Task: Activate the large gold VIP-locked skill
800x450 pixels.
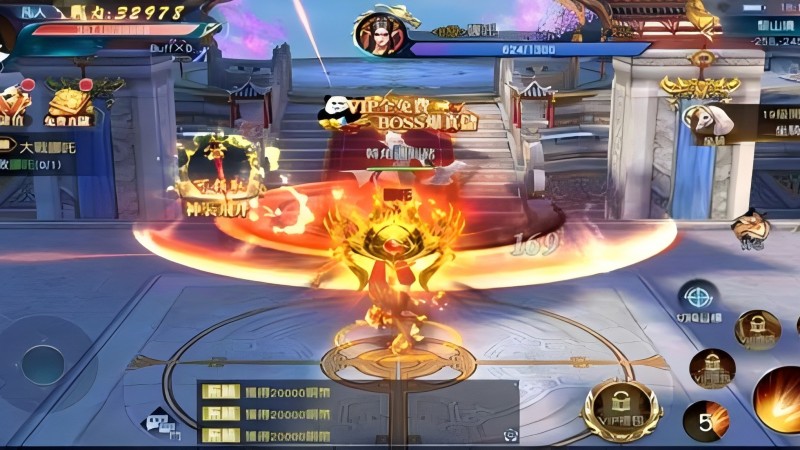Action: pyautogui.click(x=621, y=408)
